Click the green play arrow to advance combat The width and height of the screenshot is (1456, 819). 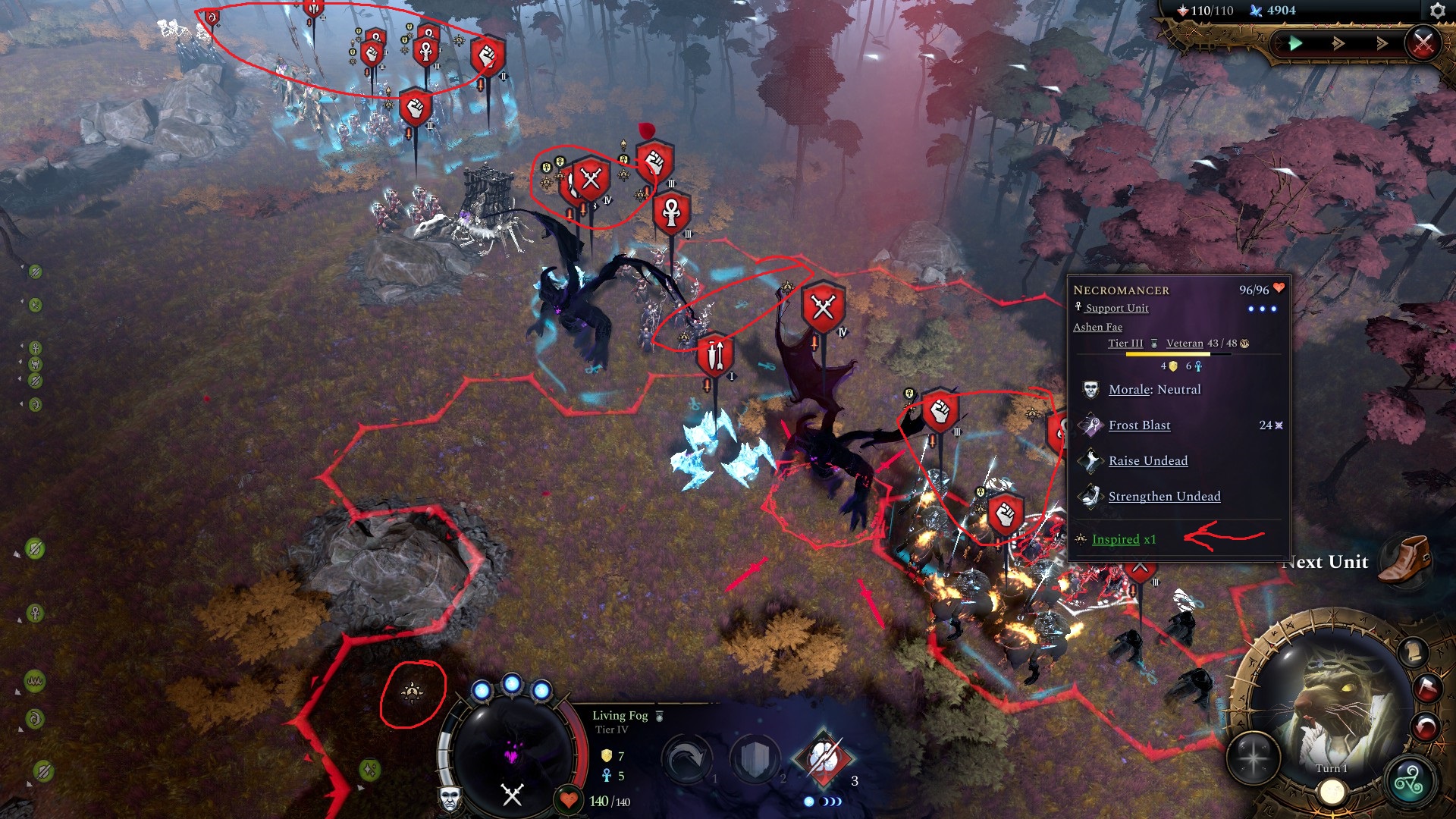coord(1297,44)
